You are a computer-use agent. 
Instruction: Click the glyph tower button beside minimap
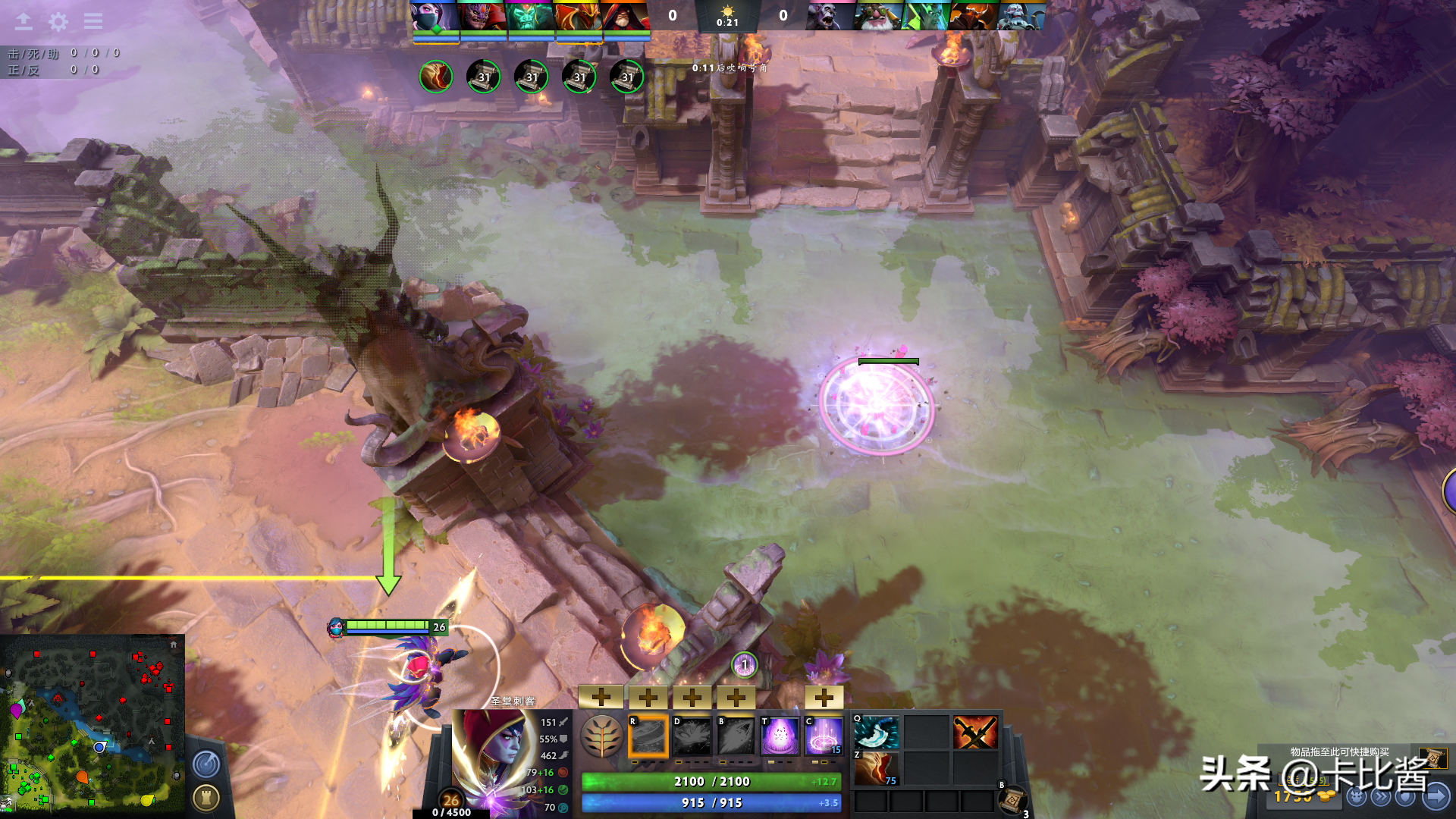click(x=206, y=797)
